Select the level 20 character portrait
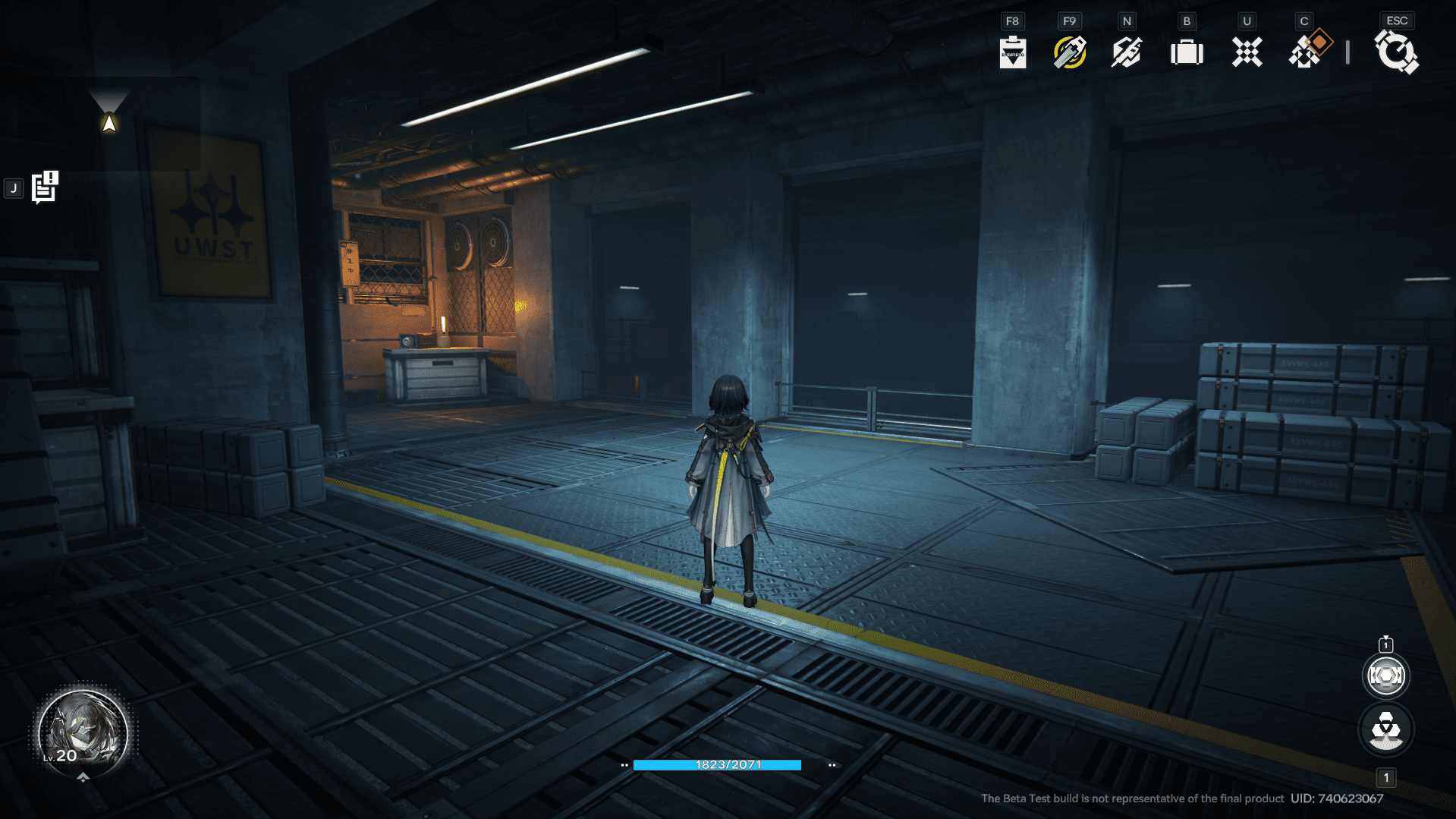Viewport: 1456px width, 819px height. coord(83,732)
